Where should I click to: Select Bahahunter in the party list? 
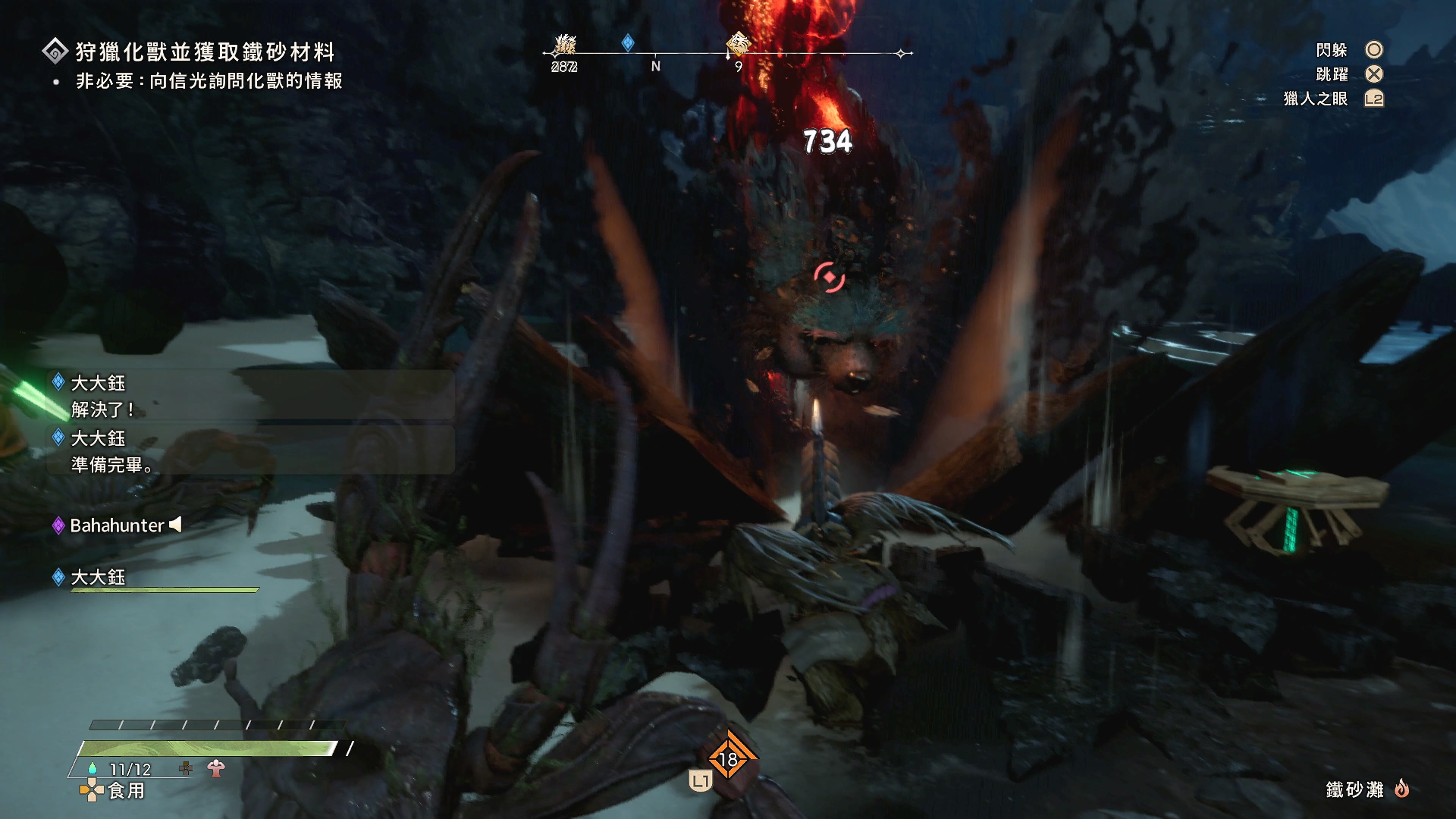116,526
